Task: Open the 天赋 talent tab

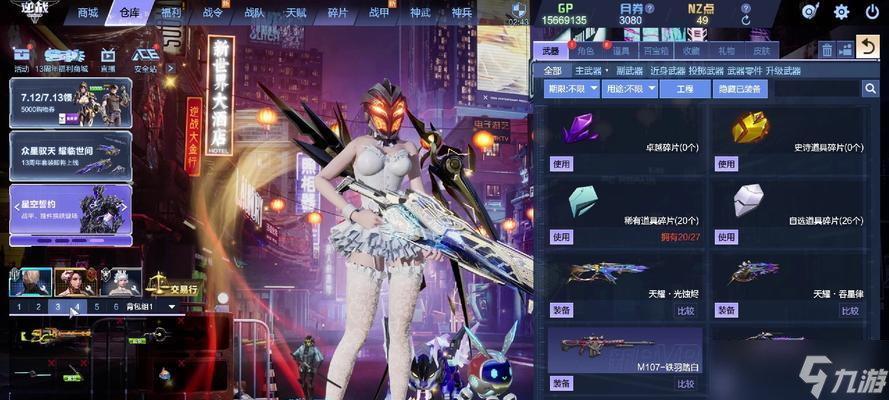Action: [296, 13]
